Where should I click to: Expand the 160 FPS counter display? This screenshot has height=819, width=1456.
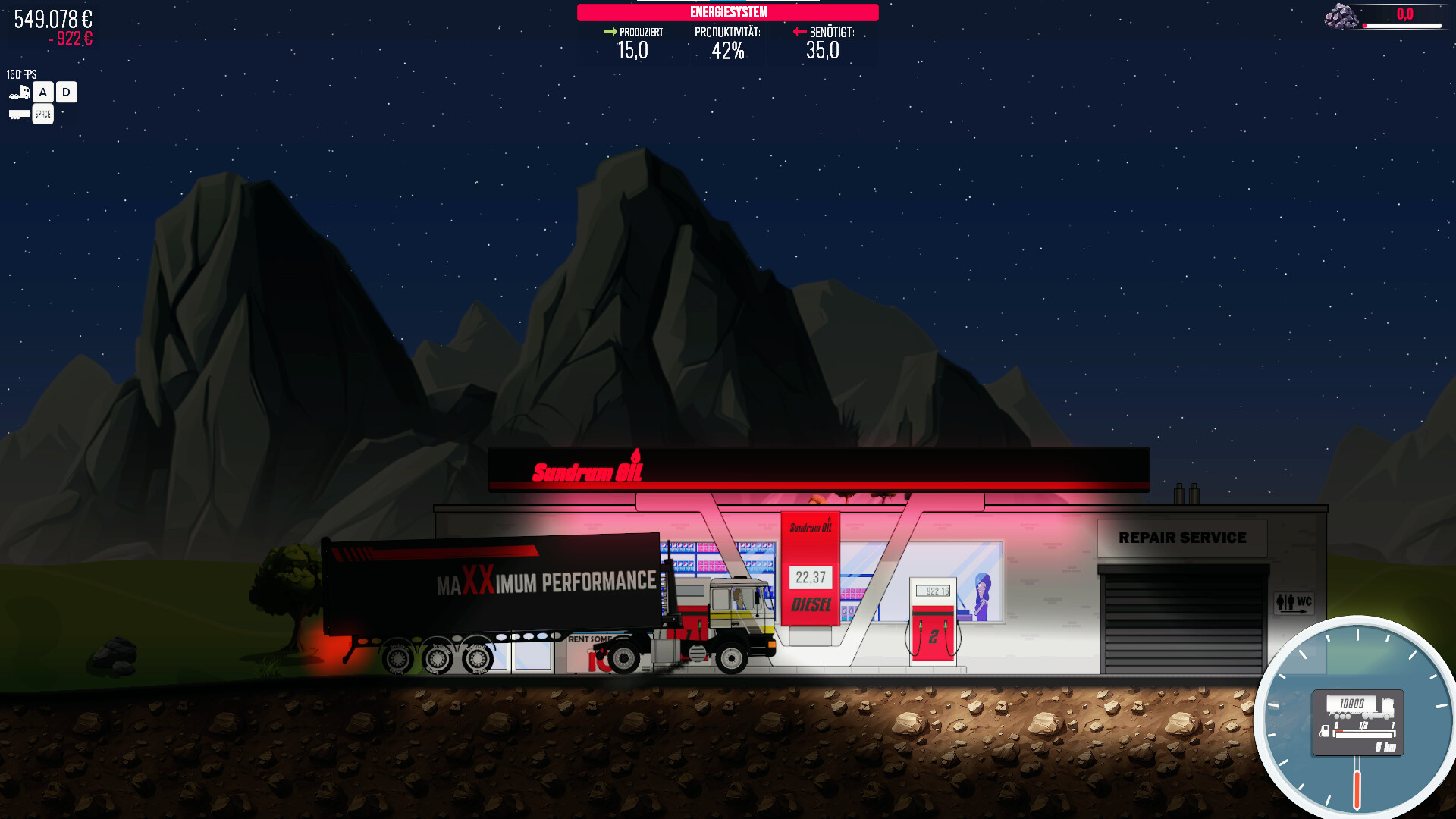pos(21,74)
